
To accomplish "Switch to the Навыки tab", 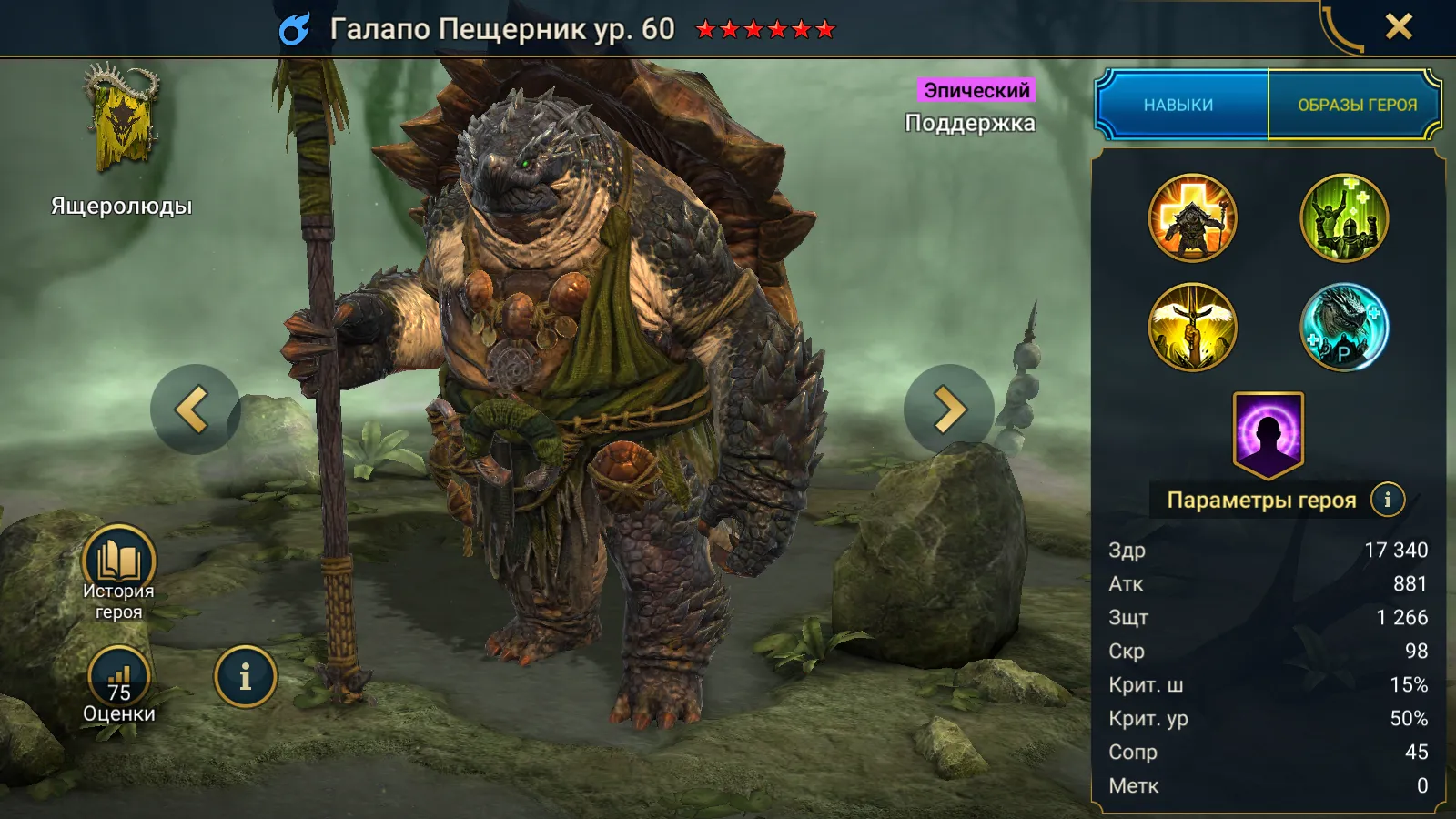I will 1179,105.
